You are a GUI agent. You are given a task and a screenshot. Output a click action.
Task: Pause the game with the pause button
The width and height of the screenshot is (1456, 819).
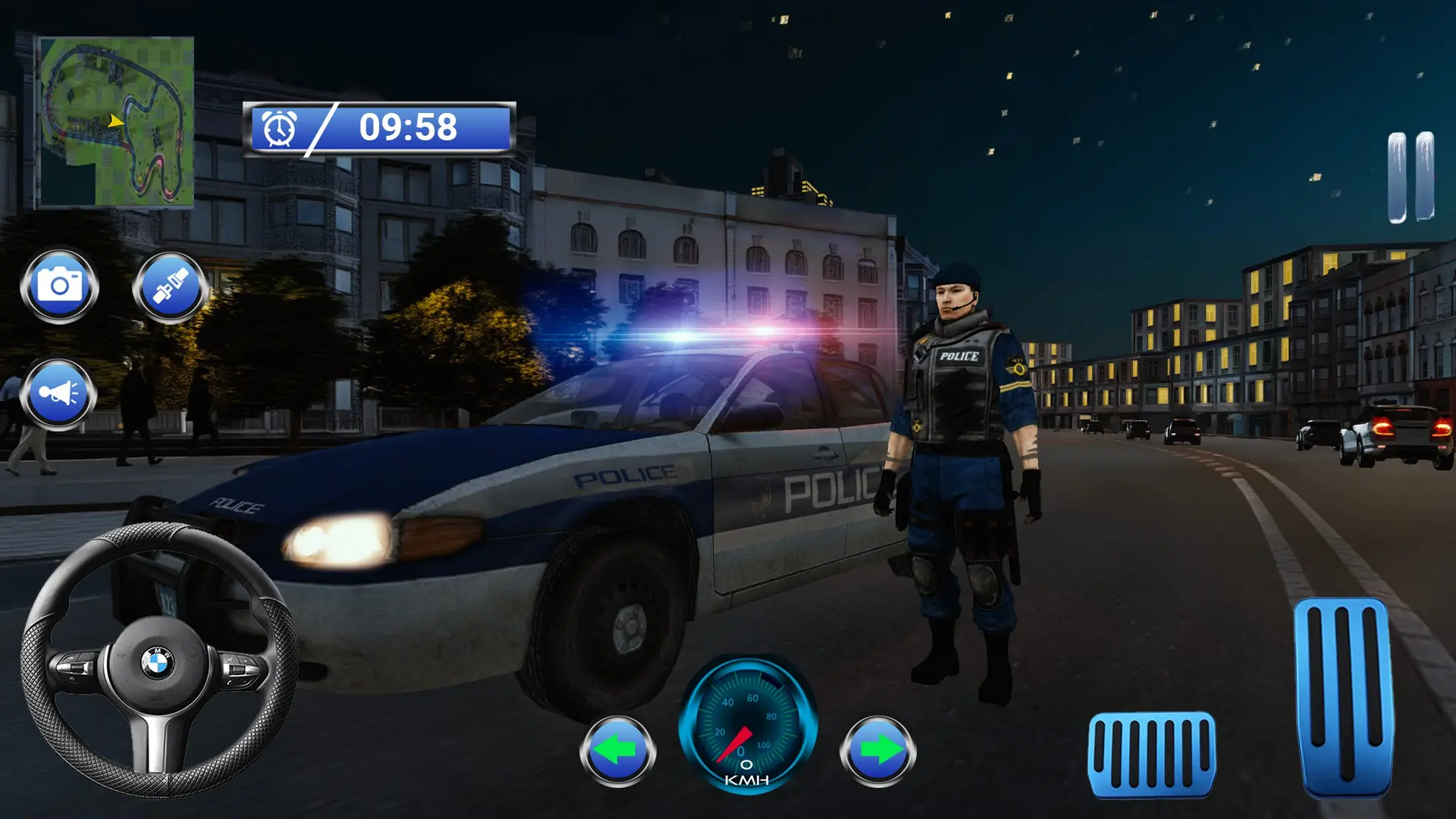(x=1410, y=177)
